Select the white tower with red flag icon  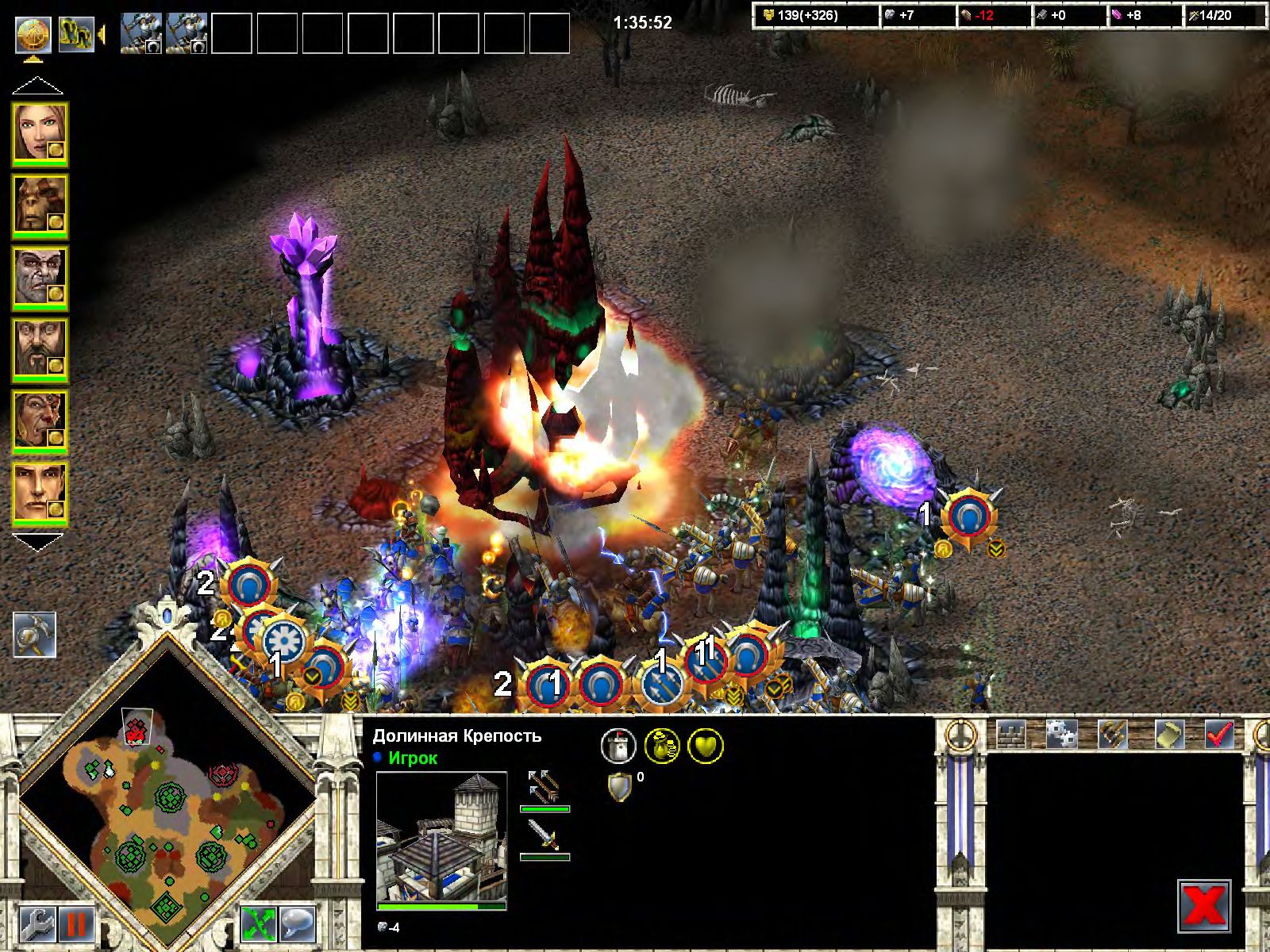[x=618, y=746]
